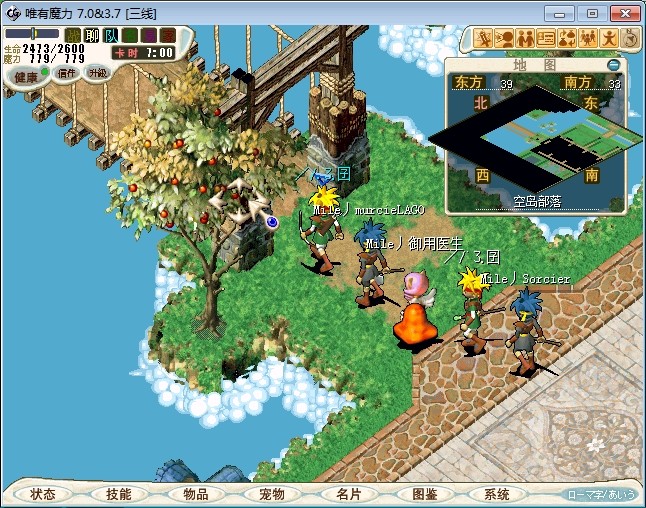
Task: Open the 状态 status menu
Action: click(43, 494)
